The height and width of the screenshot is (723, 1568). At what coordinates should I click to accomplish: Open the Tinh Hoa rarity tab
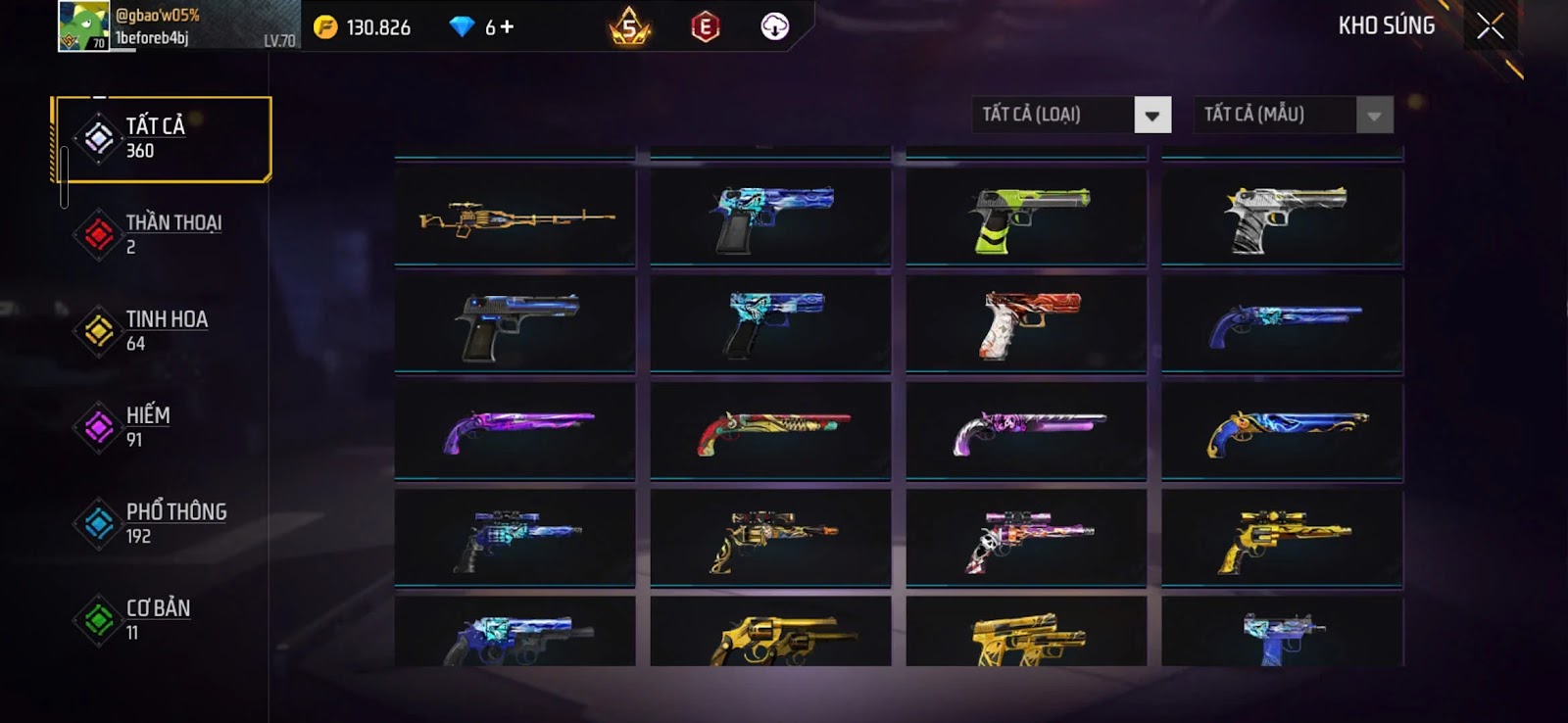(x=163, y=330)
